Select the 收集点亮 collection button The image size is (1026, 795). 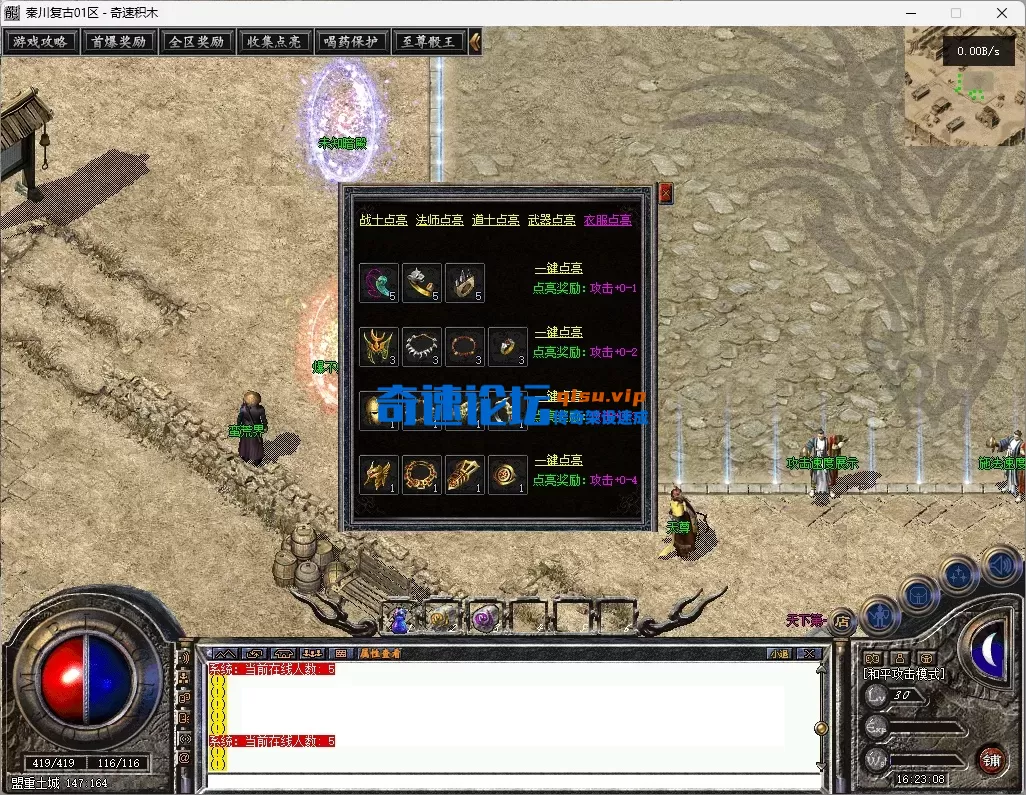tap(274, 42)
